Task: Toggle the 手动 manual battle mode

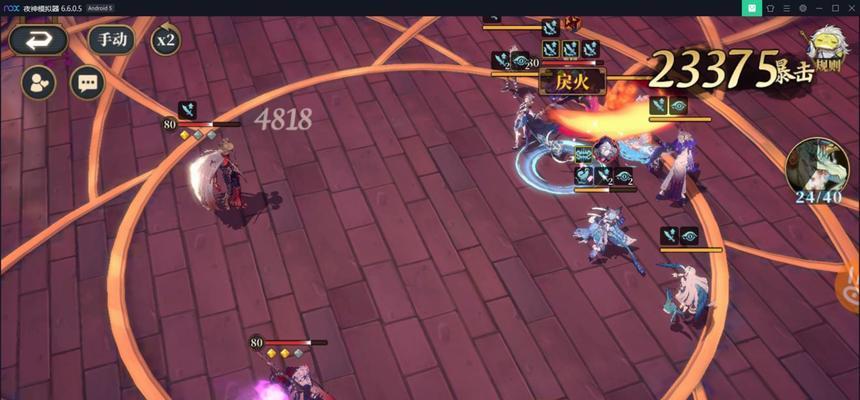Action: click(x=111, y=40)
